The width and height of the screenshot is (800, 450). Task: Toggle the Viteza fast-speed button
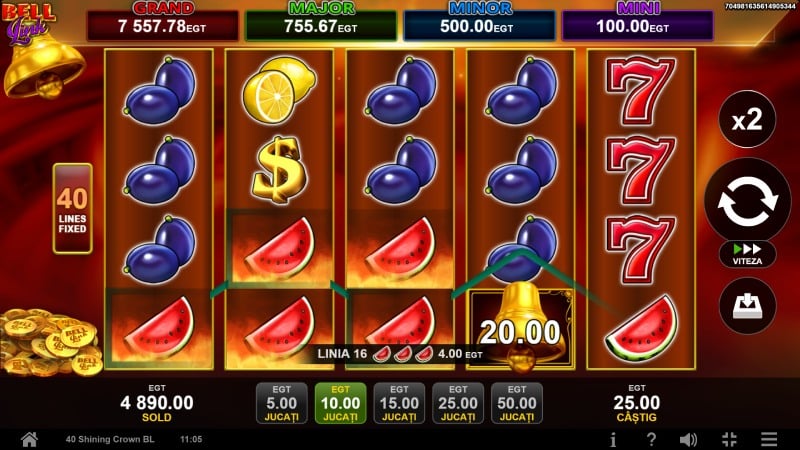747,254
